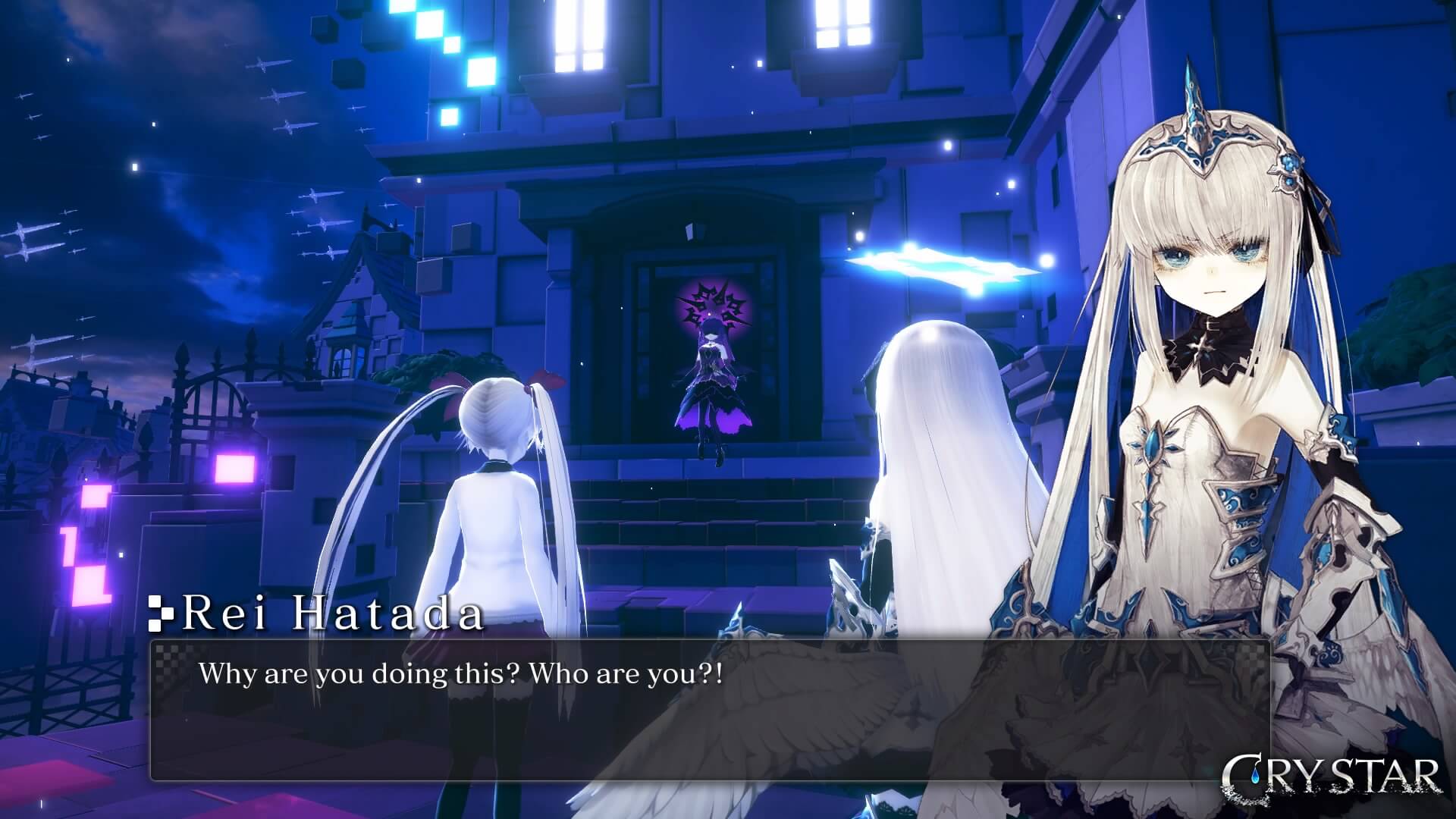Advance the Rei Hatada dialogue box
The width and height of the screenshot is (1456, 819).
point(710,710)
